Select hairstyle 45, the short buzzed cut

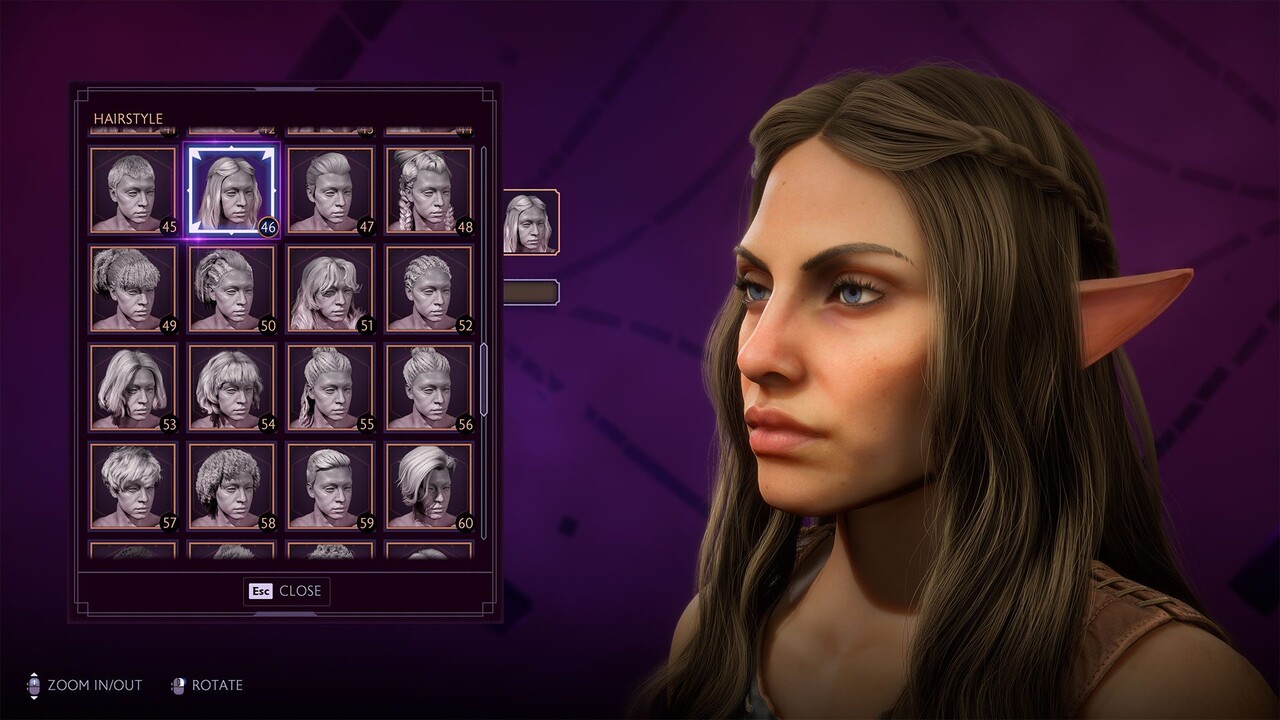[x=131, y=188]
